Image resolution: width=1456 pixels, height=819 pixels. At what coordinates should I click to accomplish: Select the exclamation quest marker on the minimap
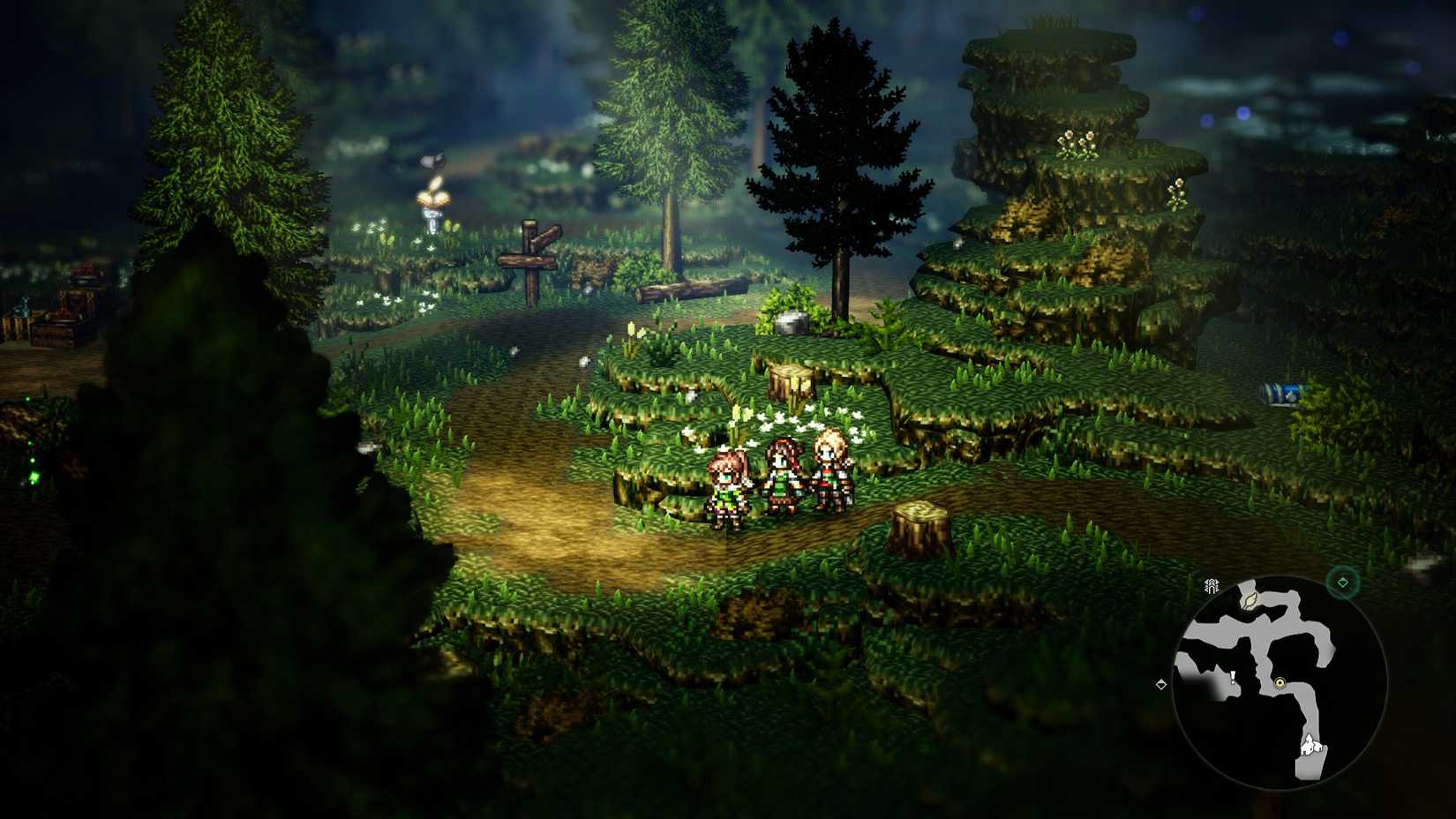tap(1232, 678)
